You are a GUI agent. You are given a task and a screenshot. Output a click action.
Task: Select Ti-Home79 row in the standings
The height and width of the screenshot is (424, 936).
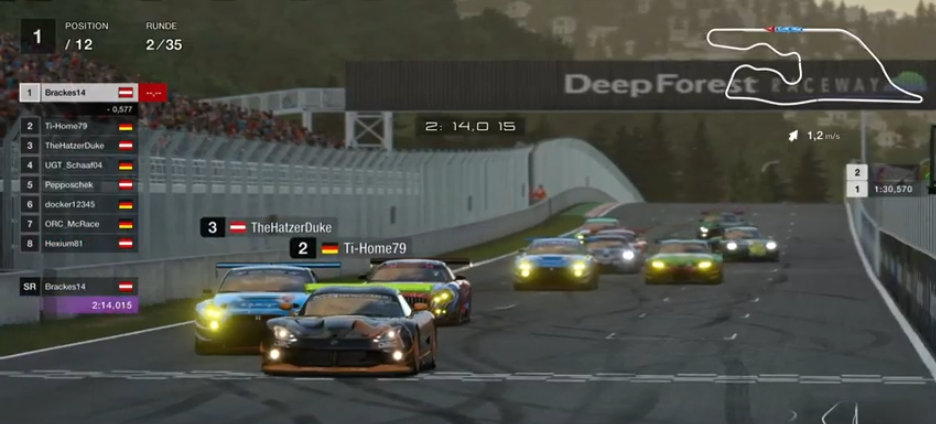point(78,127)
